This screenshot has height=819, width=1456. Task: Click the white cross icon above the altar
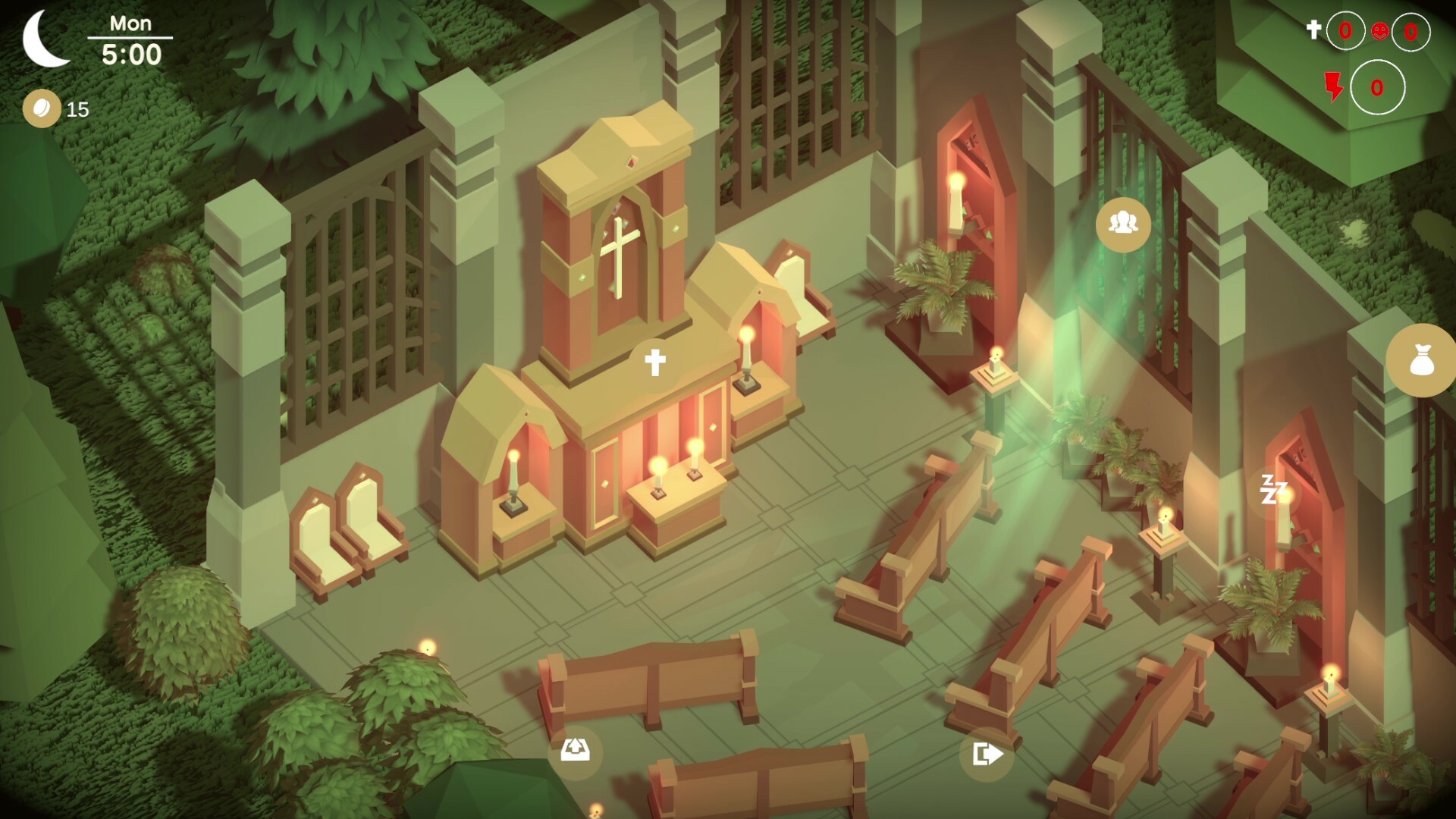pos(654,362)
